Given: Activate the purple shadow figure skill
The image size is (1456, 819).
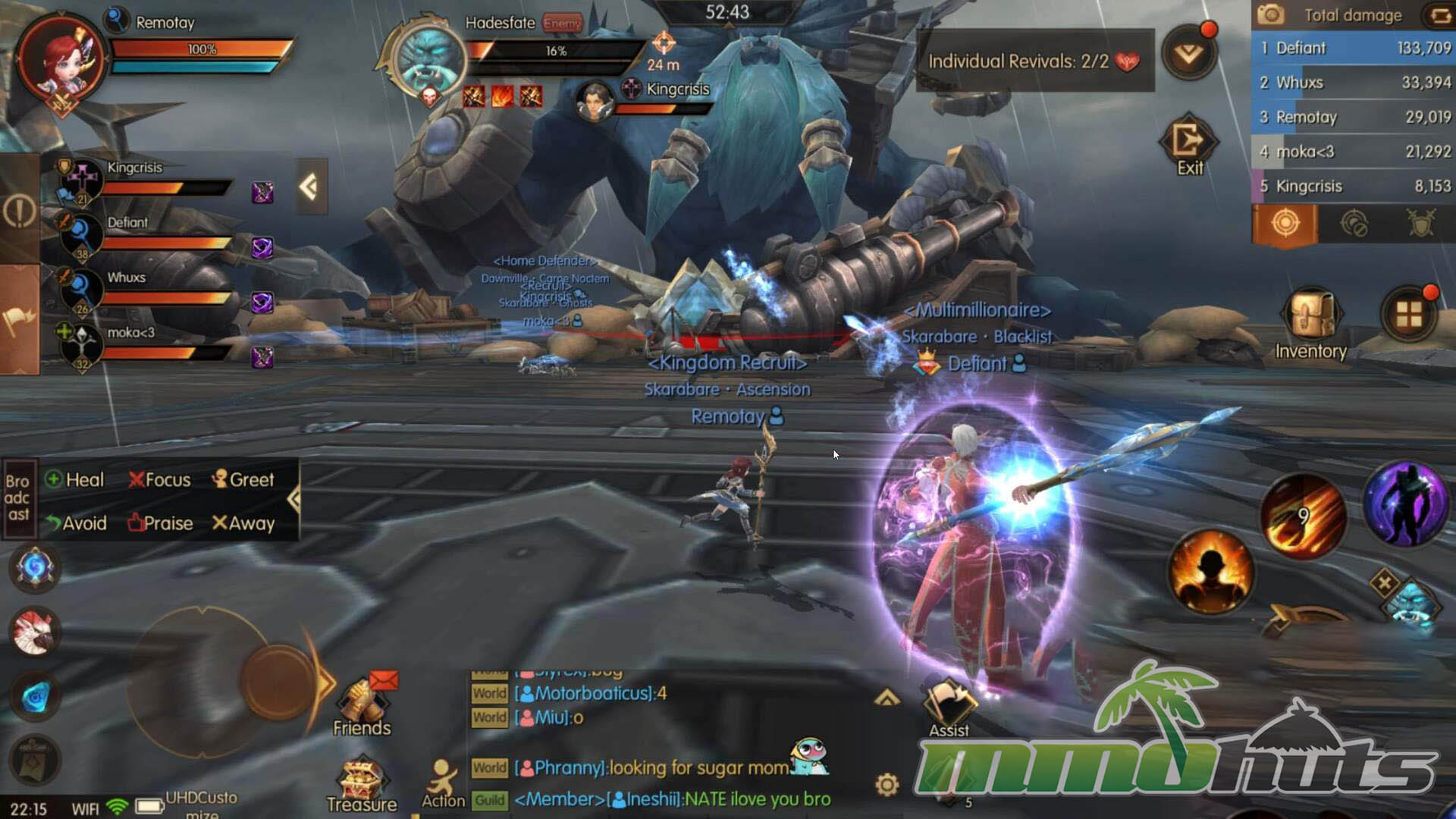Looking at the screenshot, I should pyautogui.click(x=1405, y=504).
